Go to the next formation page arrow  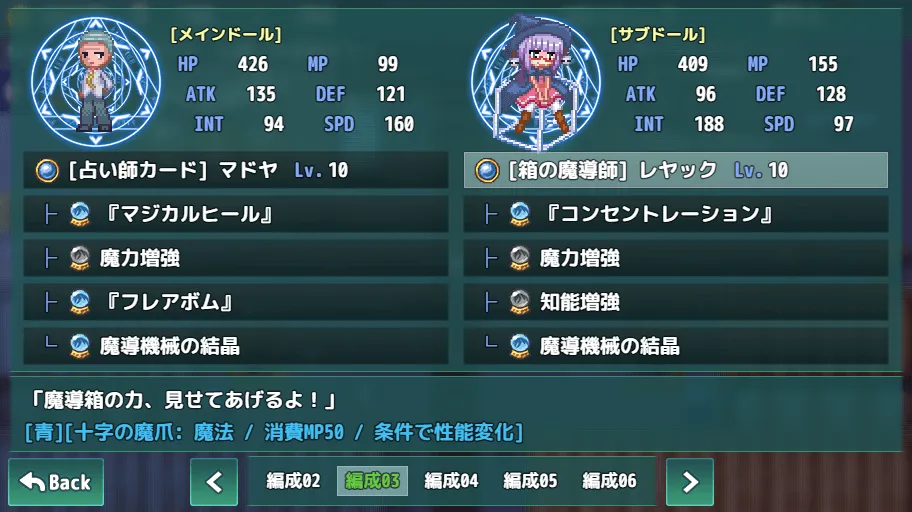tap(690, 482)
